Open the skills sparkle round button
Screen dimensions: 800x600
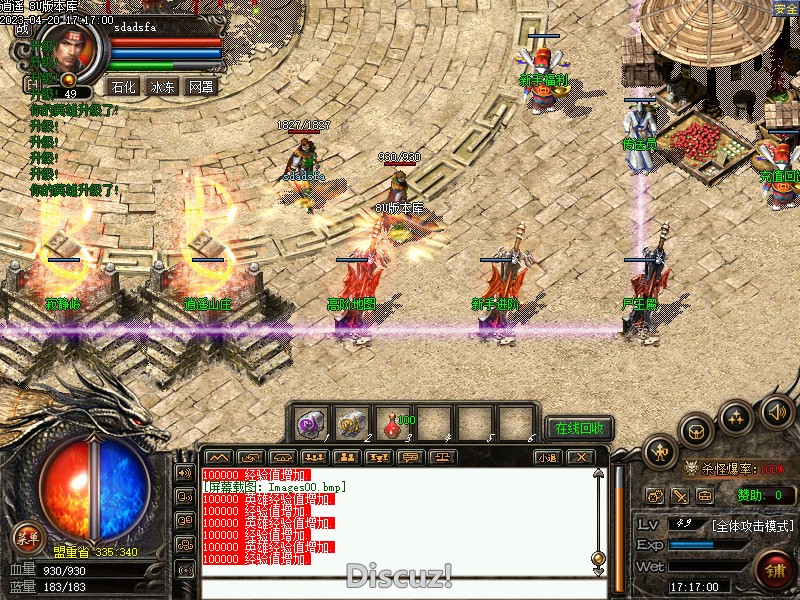pos(737,417)
